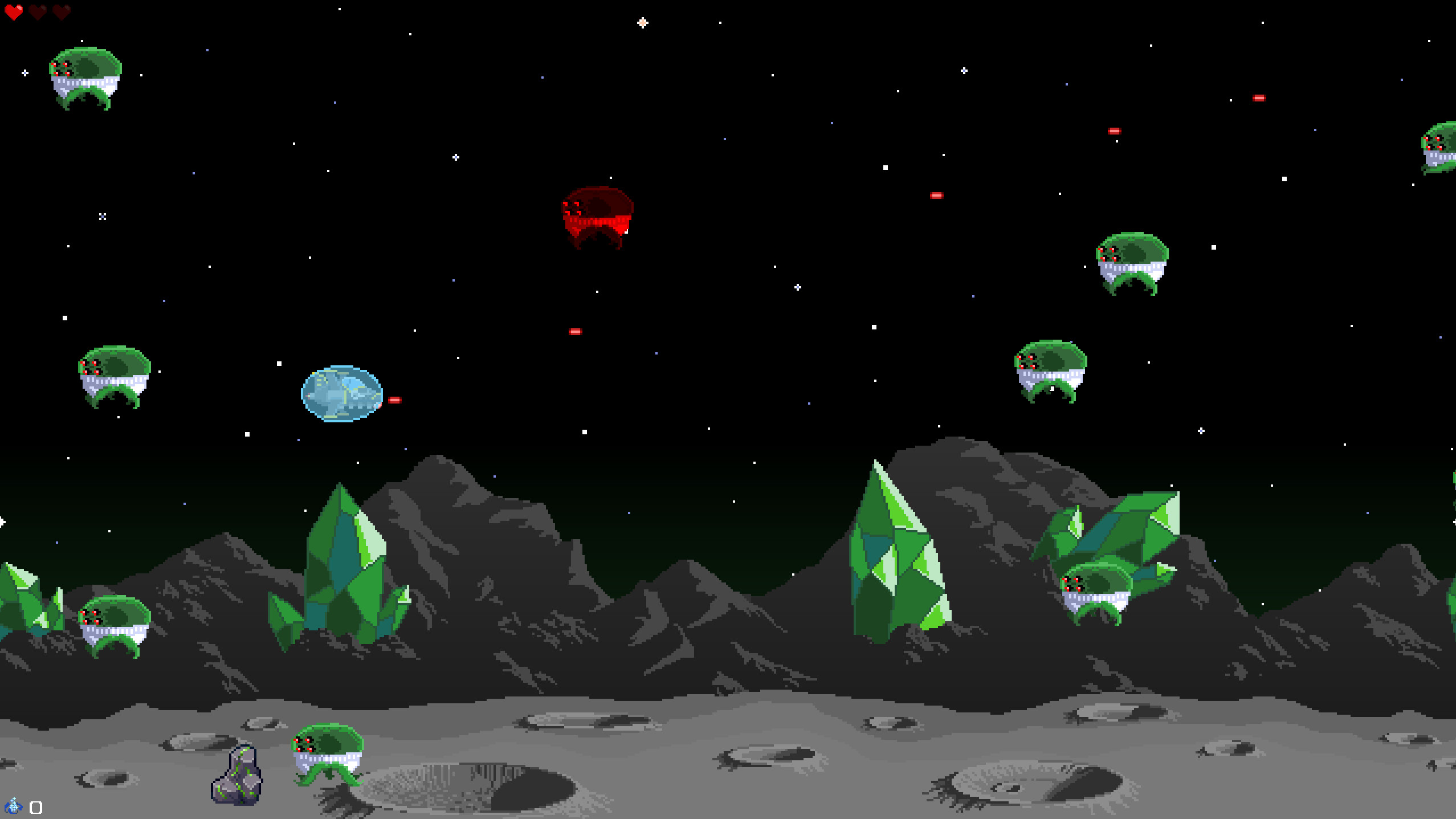
Task: Toggle the middle darkened heart indicator
Action: [x=36, y=13]
